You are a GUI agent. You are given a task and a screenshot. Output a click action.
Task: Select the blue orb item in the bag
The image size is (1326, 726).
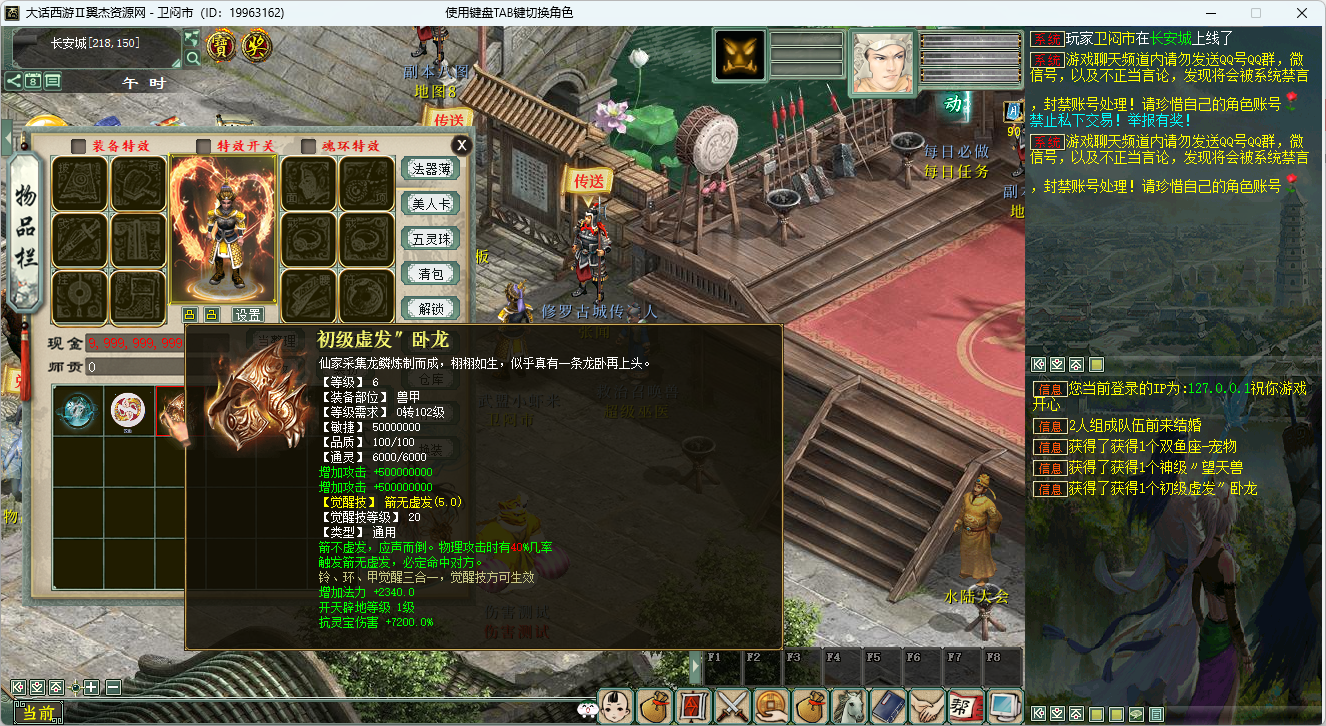pos(77,410)
